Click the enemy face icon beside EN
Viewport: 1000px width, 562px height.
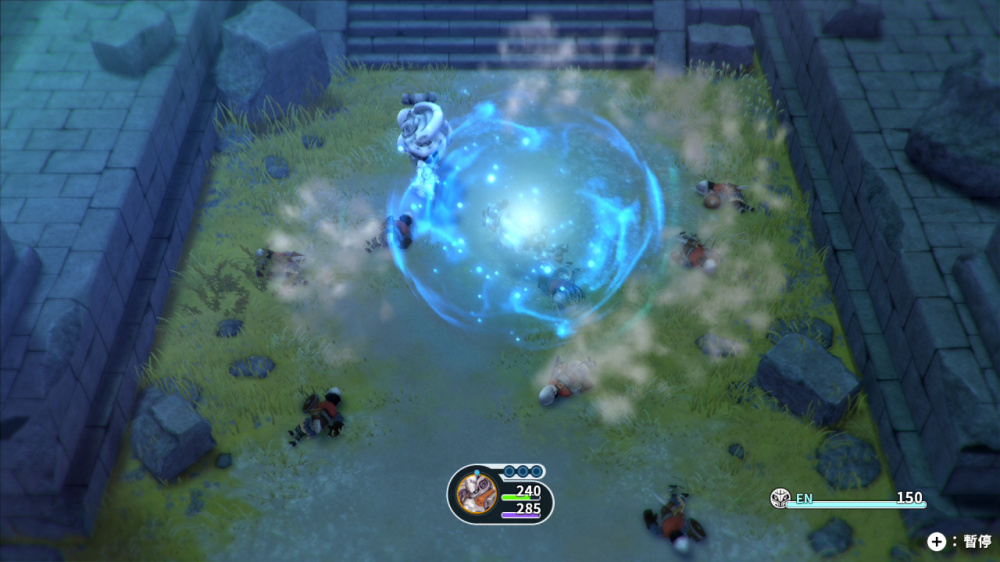pyautogui.click(x=779, y=497)
